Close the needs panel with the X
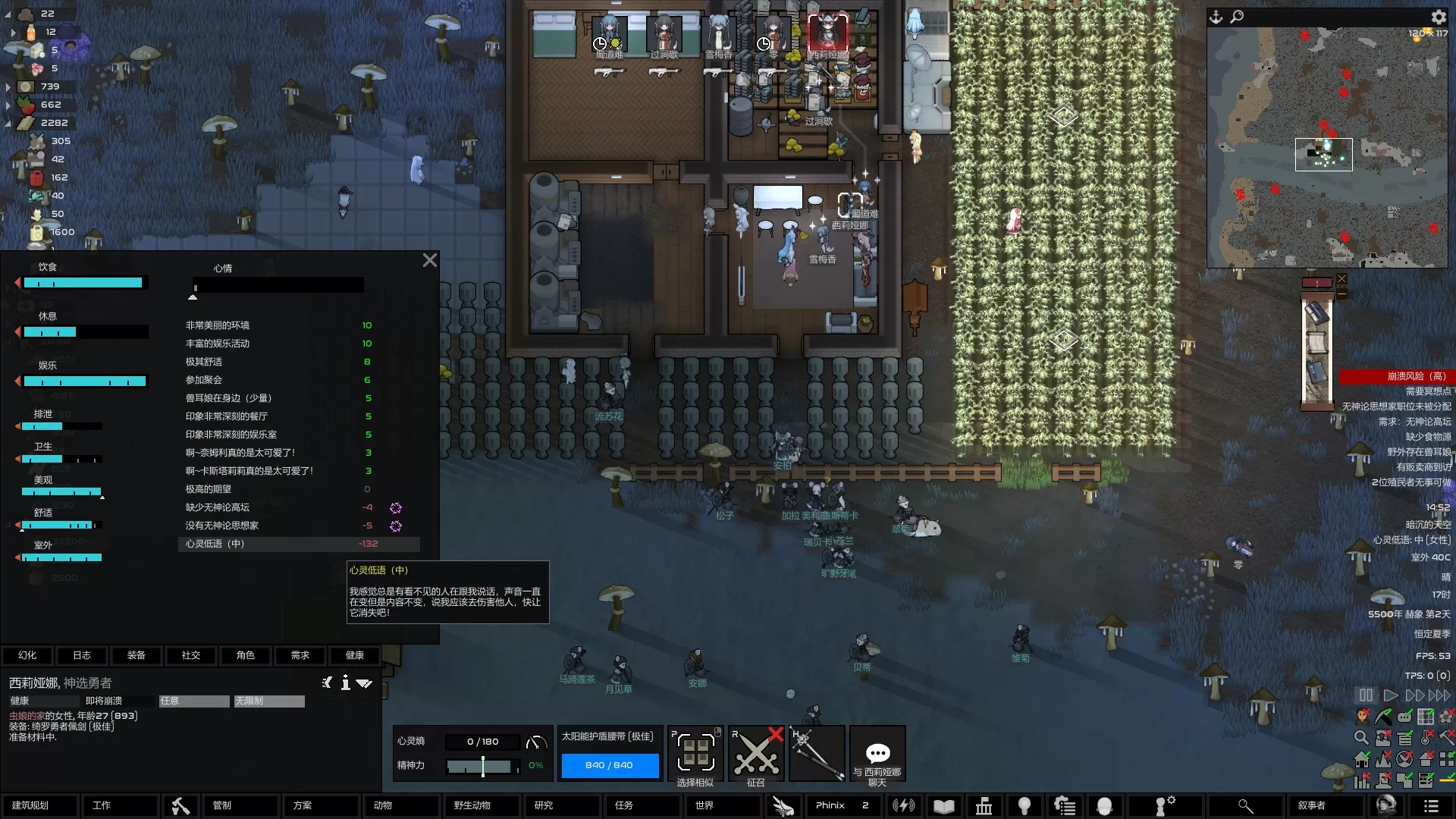1456x819 pixels. (x=429, y=261)
